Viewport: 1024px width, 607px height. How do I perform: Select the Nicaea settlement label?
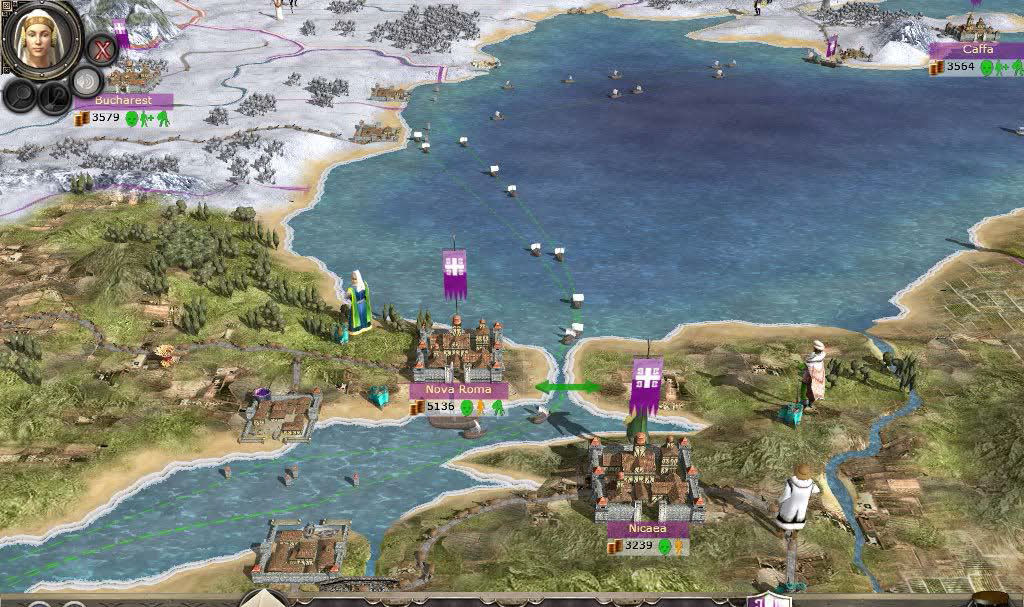[x=647, y=529]
